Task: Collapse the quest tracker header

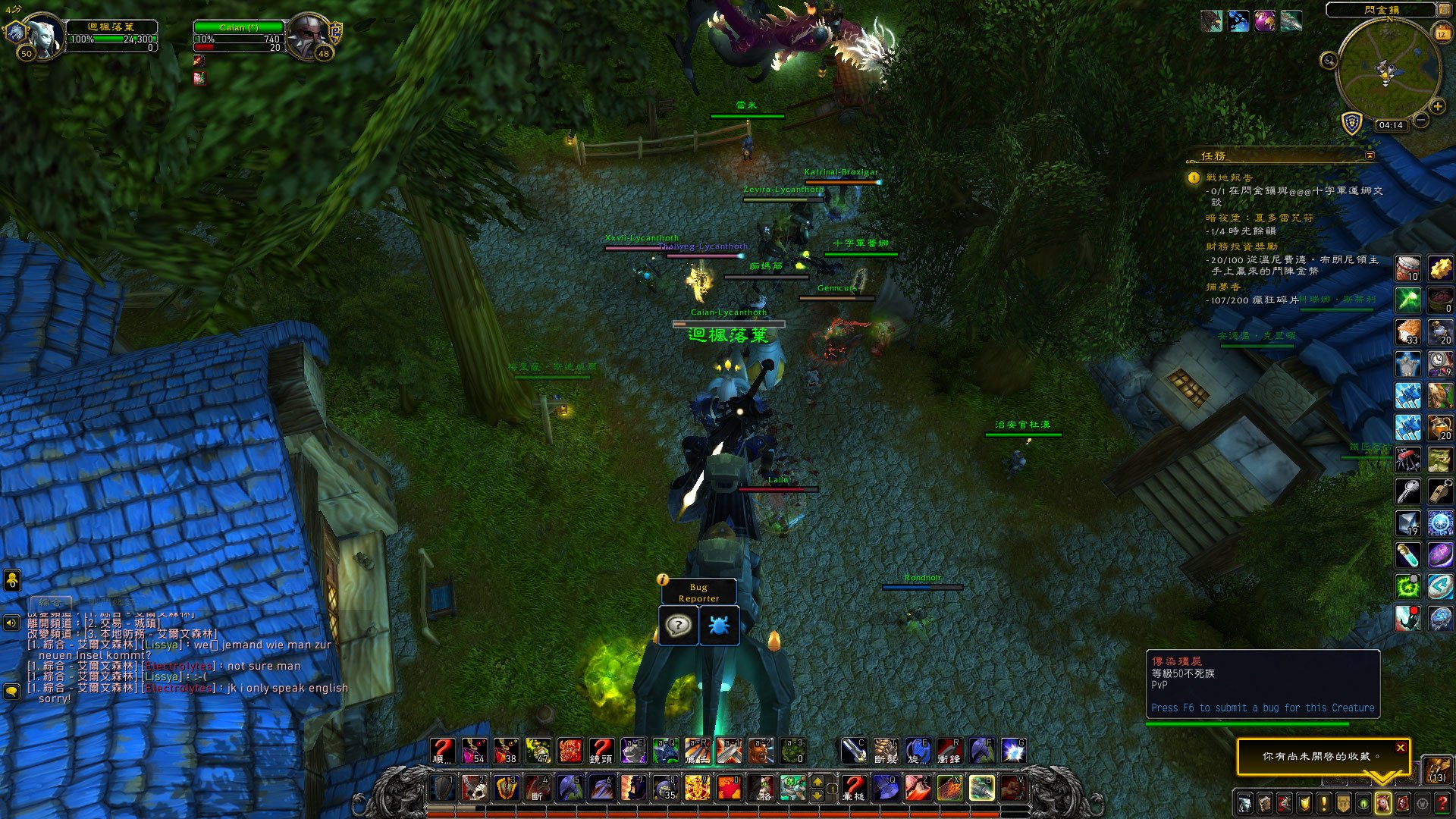Action: [x=1370, y=155]
